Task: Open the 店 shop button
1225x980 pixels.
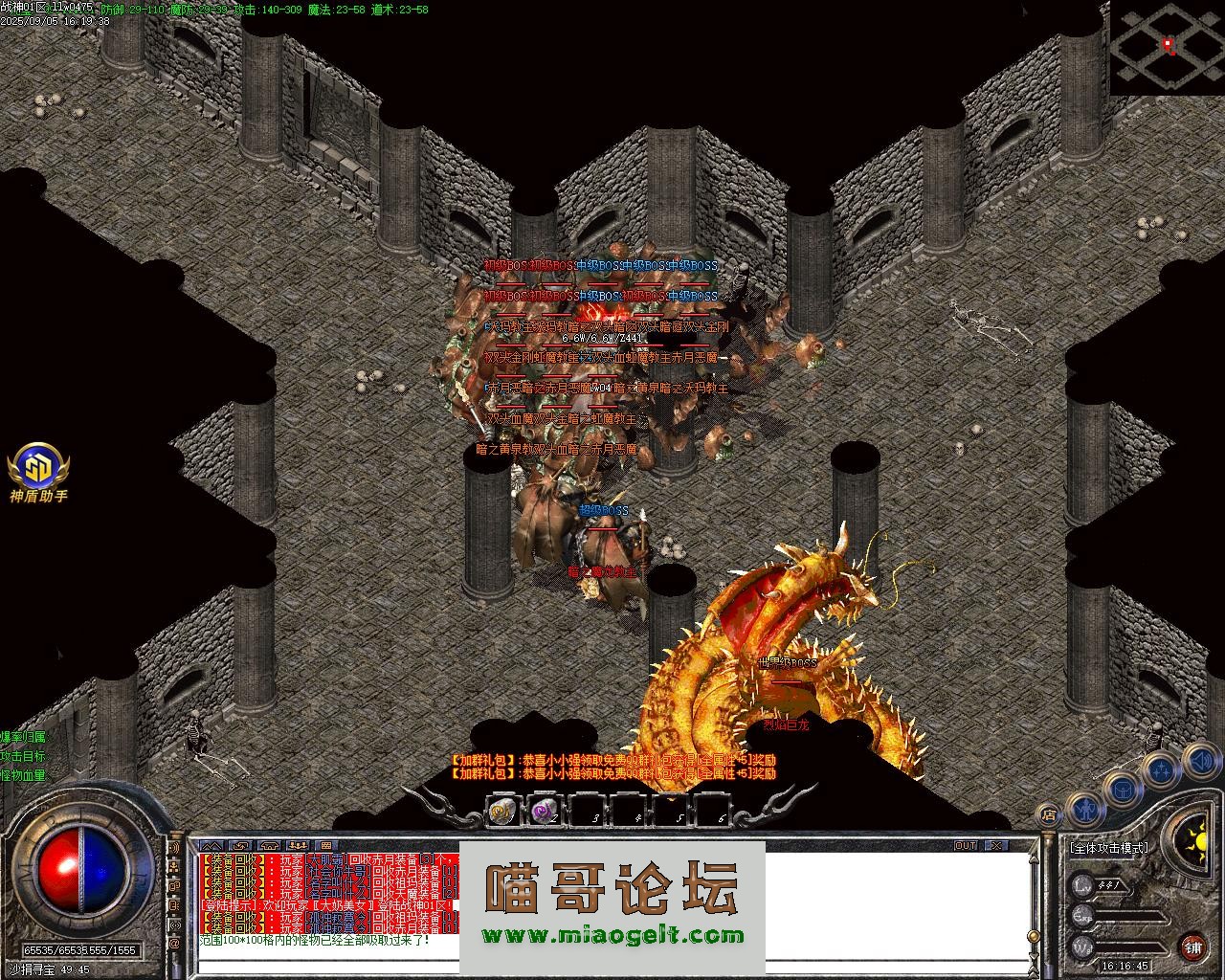Action: click(x=1049, y=815)
